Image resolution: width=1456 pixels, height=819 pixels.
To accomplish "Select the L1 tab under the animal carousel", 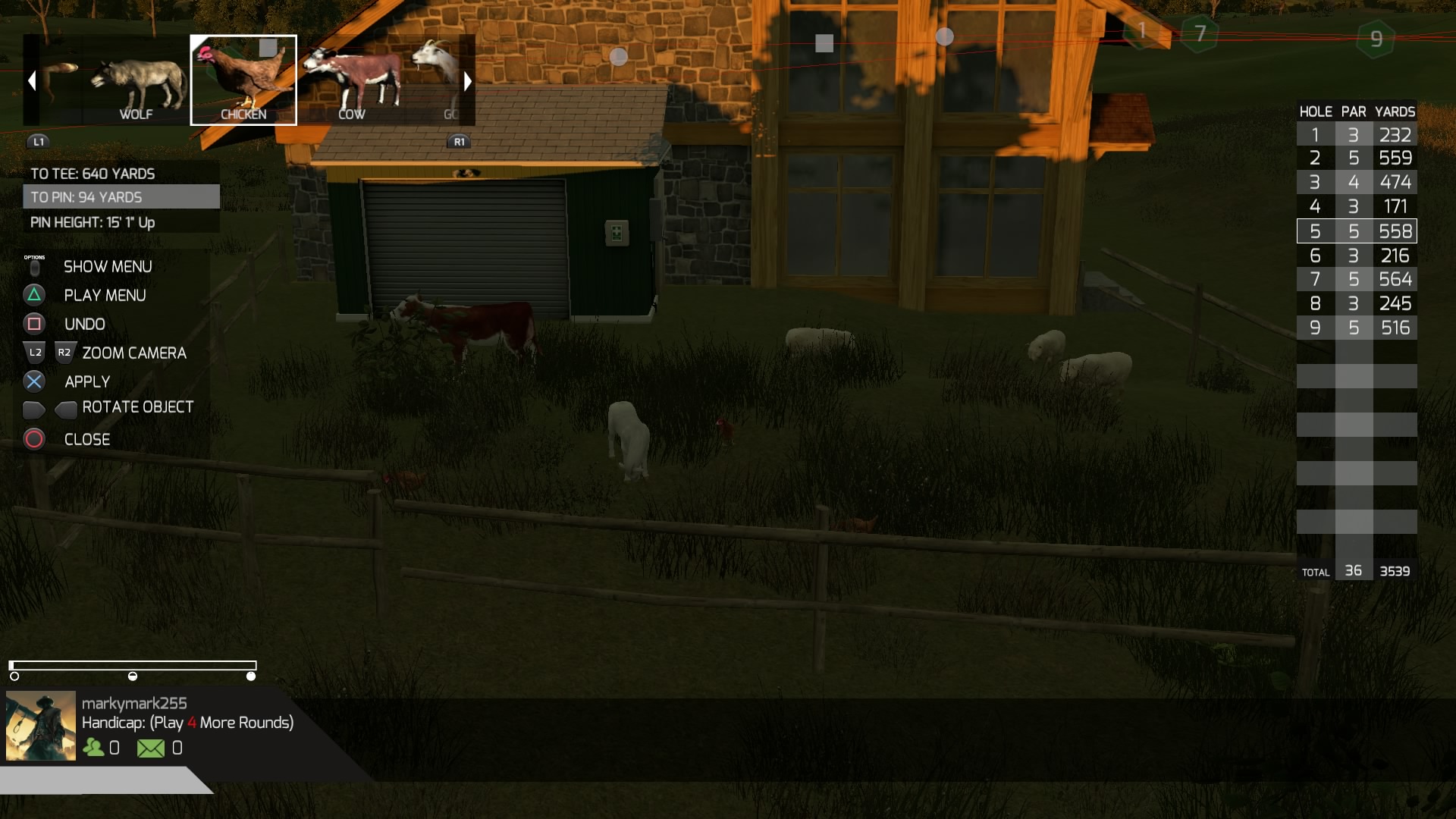I will pyautogui.click(x=37, y=140).
